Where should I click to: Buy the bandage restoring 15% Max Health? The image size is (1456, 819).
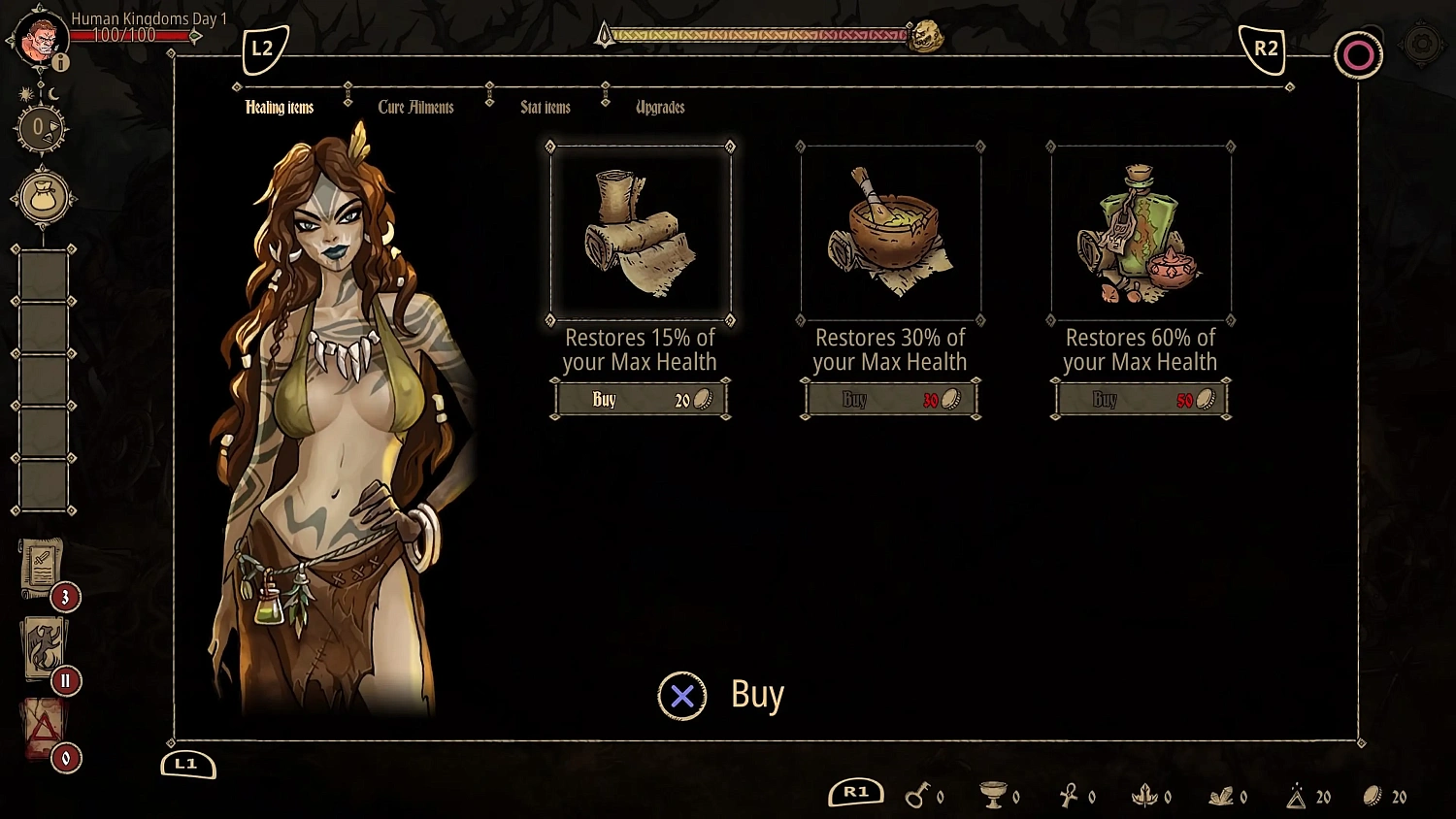tap(640, 398)
